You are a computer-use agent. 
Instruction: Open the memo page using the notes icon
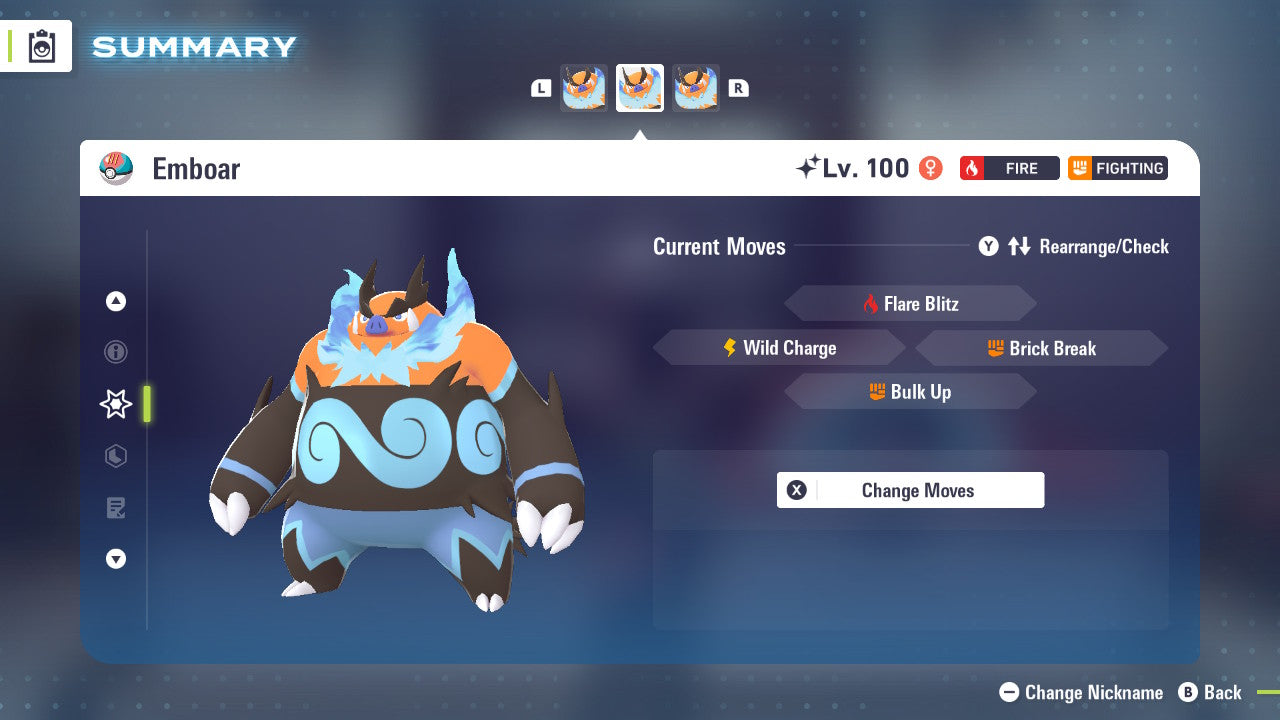tap(115, 508)
